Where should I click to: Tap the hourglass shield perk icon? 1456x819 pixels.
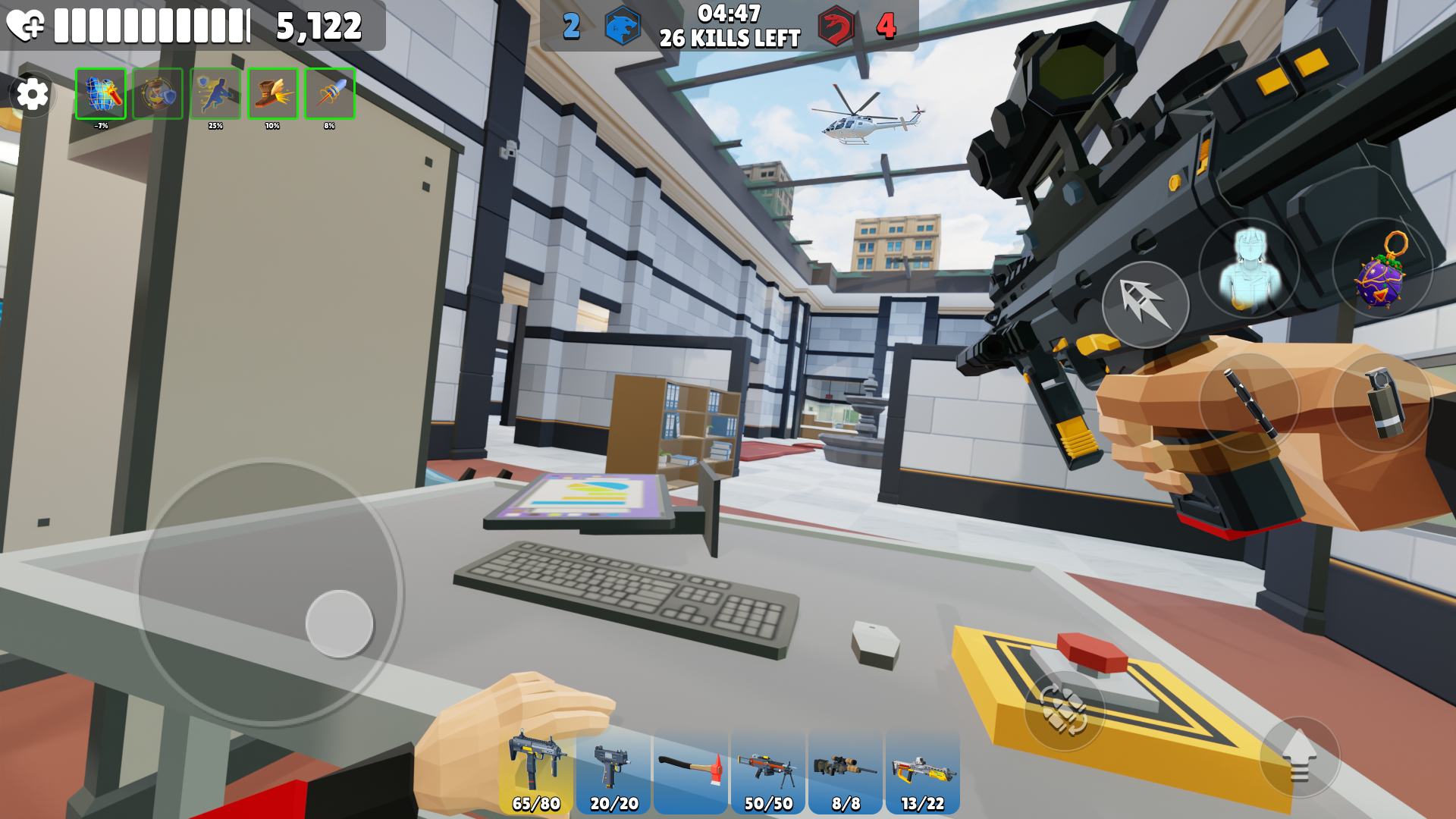coord(158,95)
